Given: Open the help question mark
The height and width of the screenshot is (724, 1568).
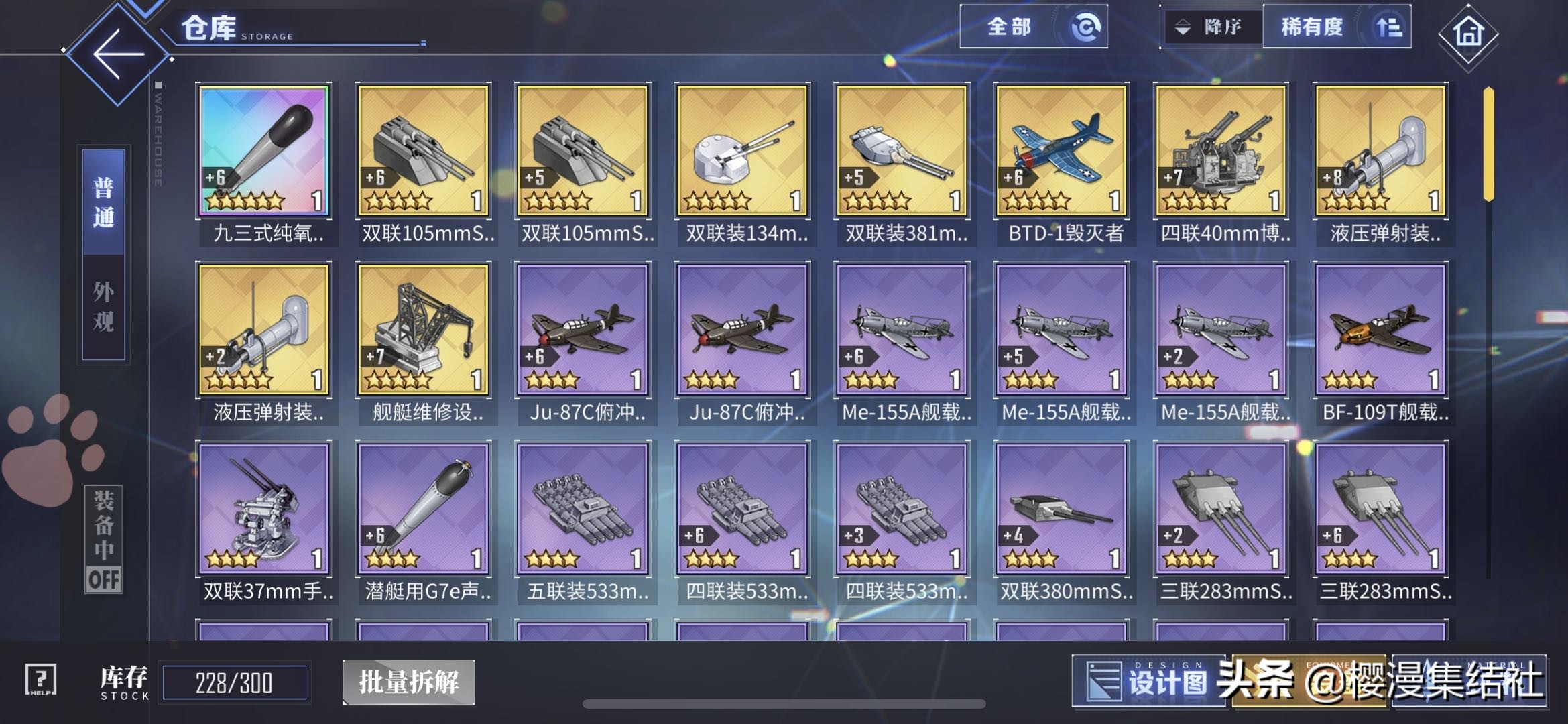Looking at the screenshot, I should (x=41, y=680).
